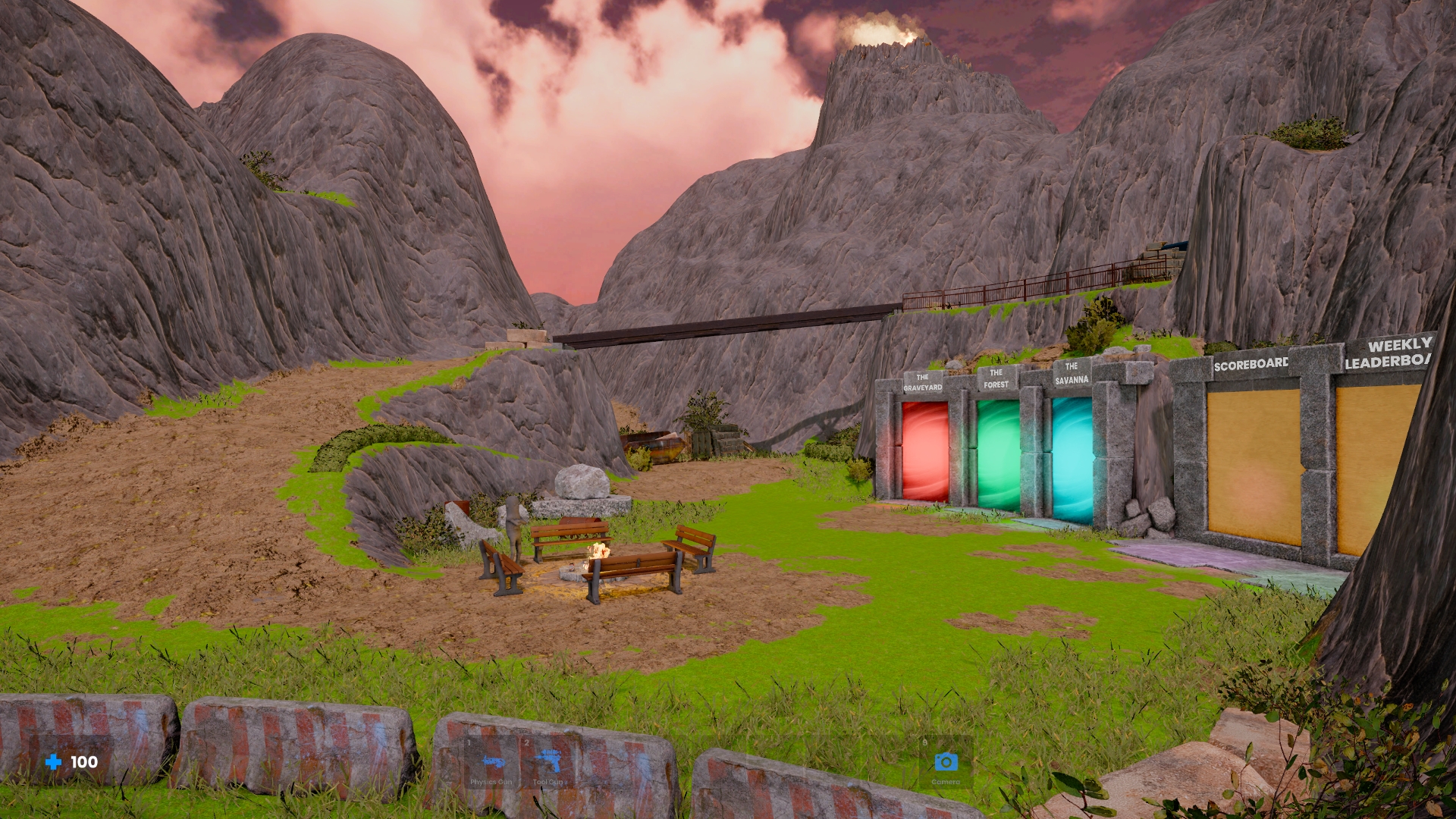Choose the Camera slot in the hotbar
This screenshot has height=819, width=1456.
point(946,762)
